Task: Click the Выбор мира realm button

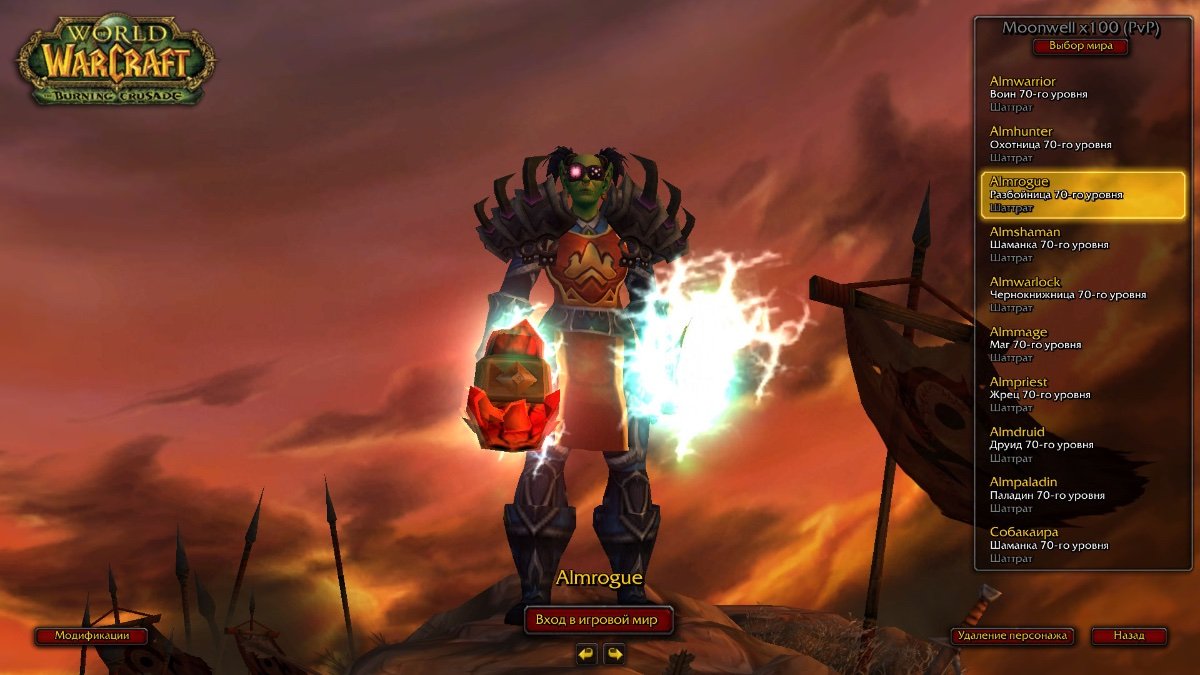Action: click(1080, 46)
